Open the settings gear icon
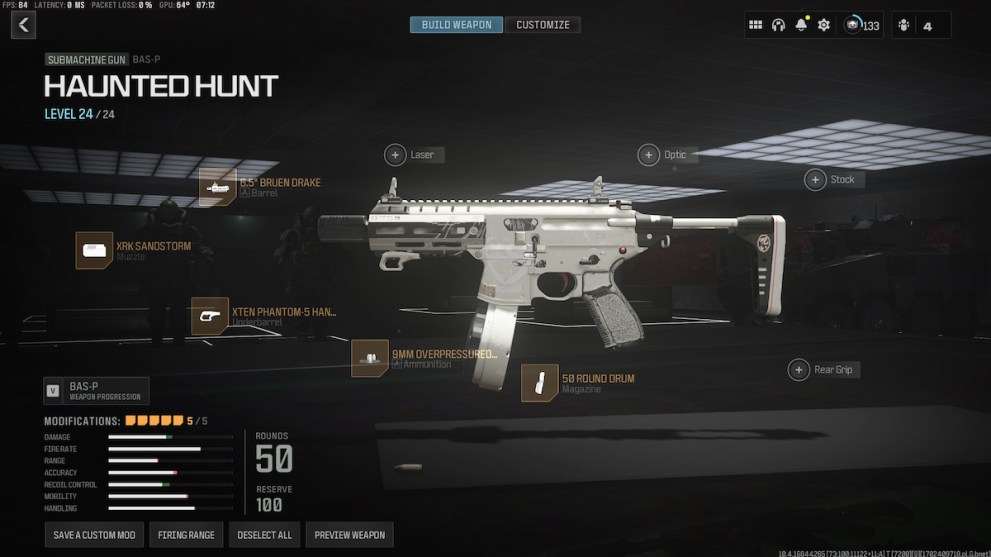 click(x=824, y=25)
